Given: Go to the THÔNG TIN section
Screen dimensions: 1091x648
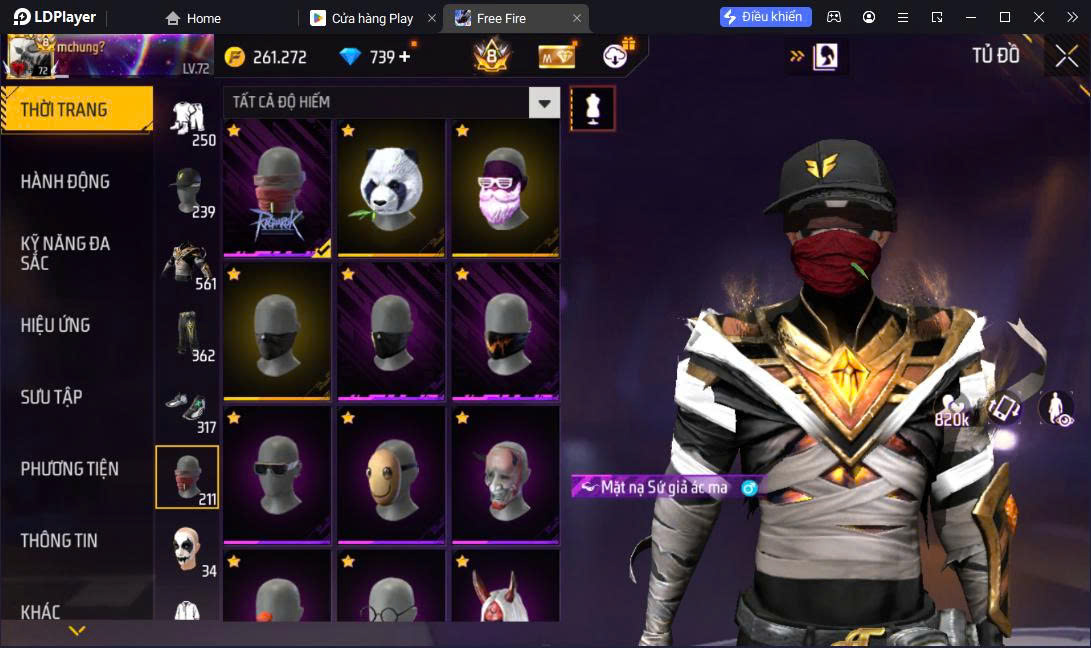Looking at the screenshot, I should pyautogui.click(x=60, y=540).
